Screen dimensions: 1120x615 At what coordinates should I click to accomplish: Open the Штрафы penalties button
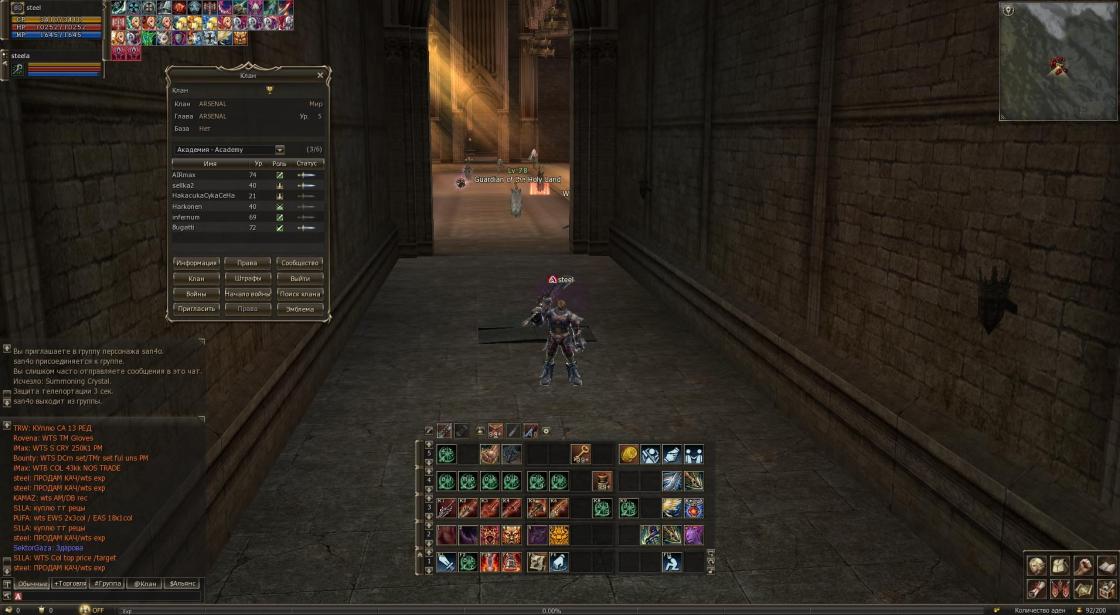coord(248,278)
